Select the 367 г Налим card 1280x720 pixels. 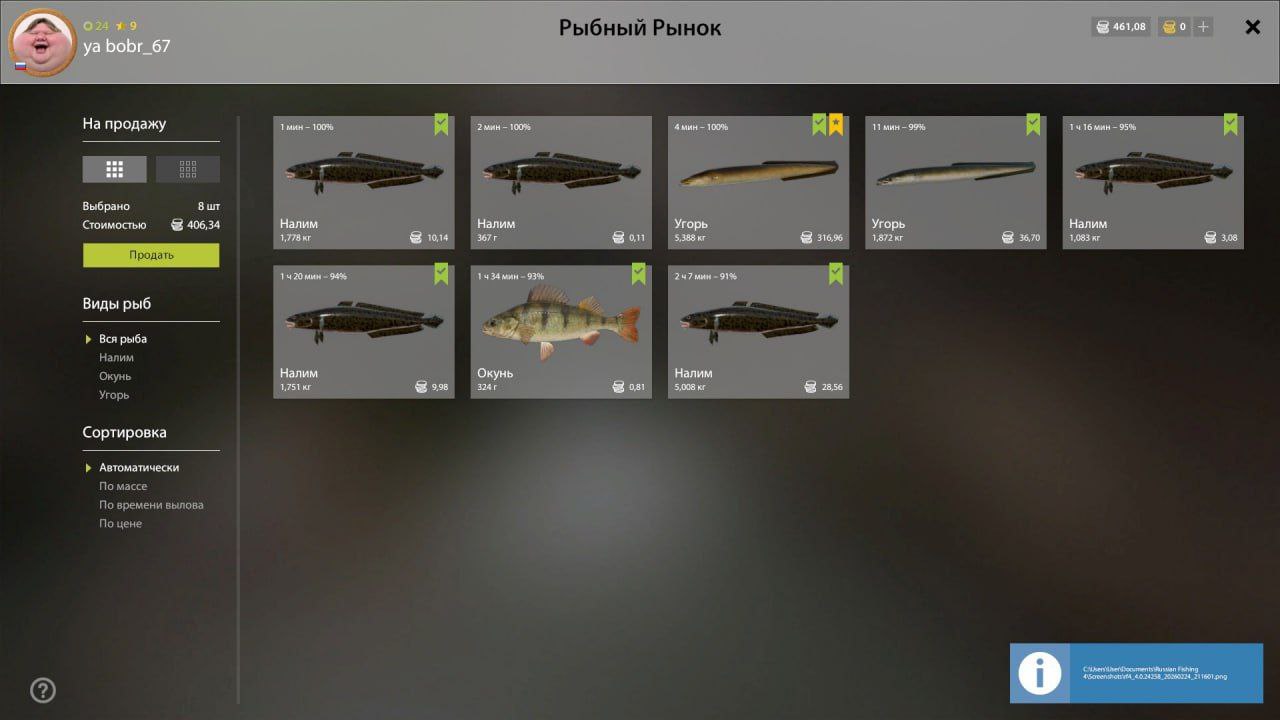[561, 182]
